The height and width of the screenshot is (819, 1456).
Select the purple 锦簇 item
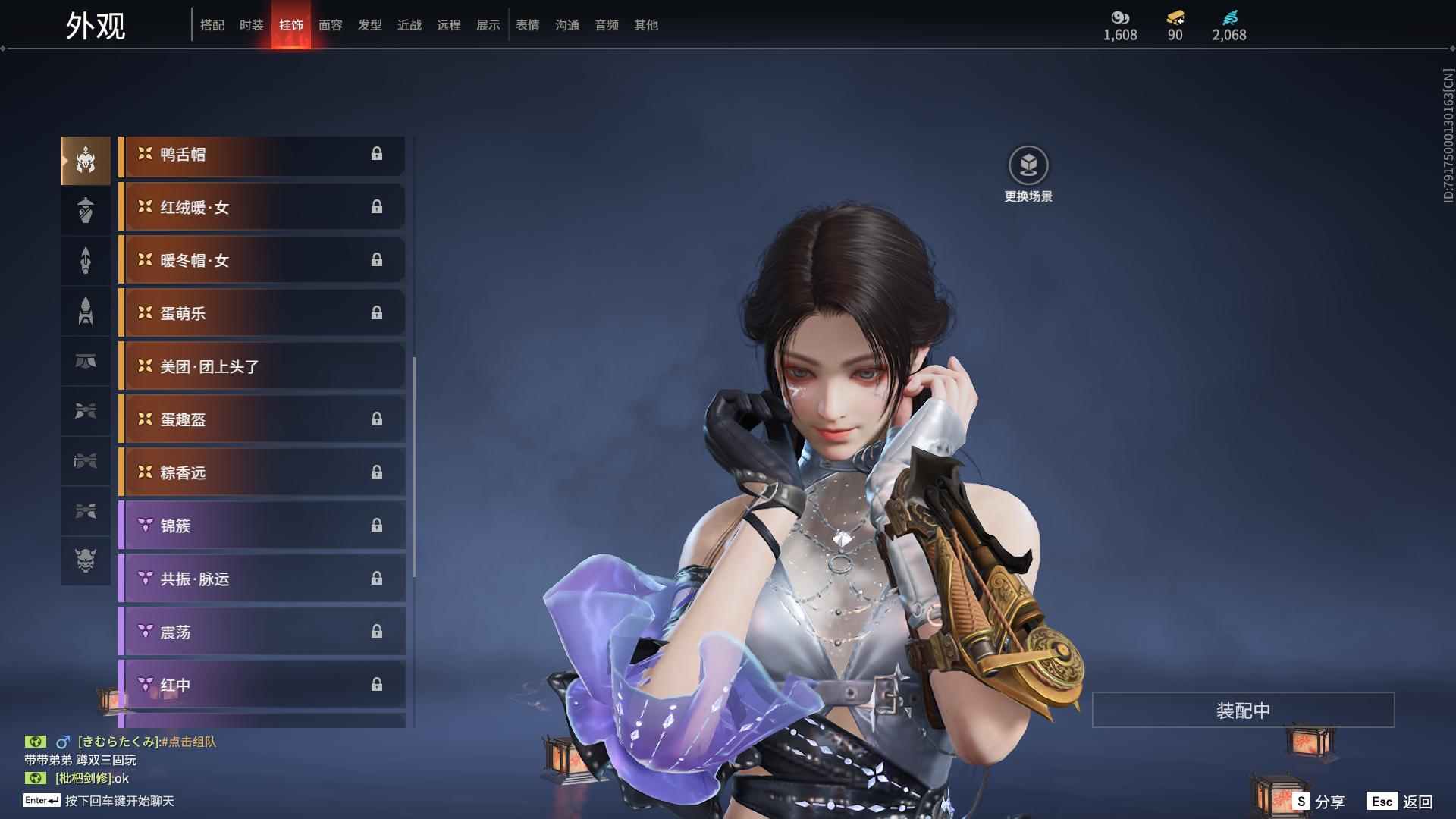[262, 526]
